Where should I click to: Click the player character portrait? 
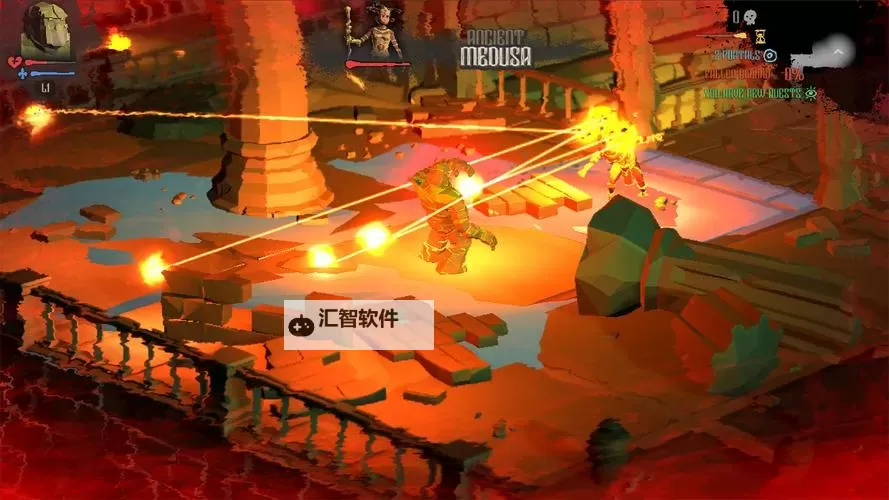coord(47,31)
